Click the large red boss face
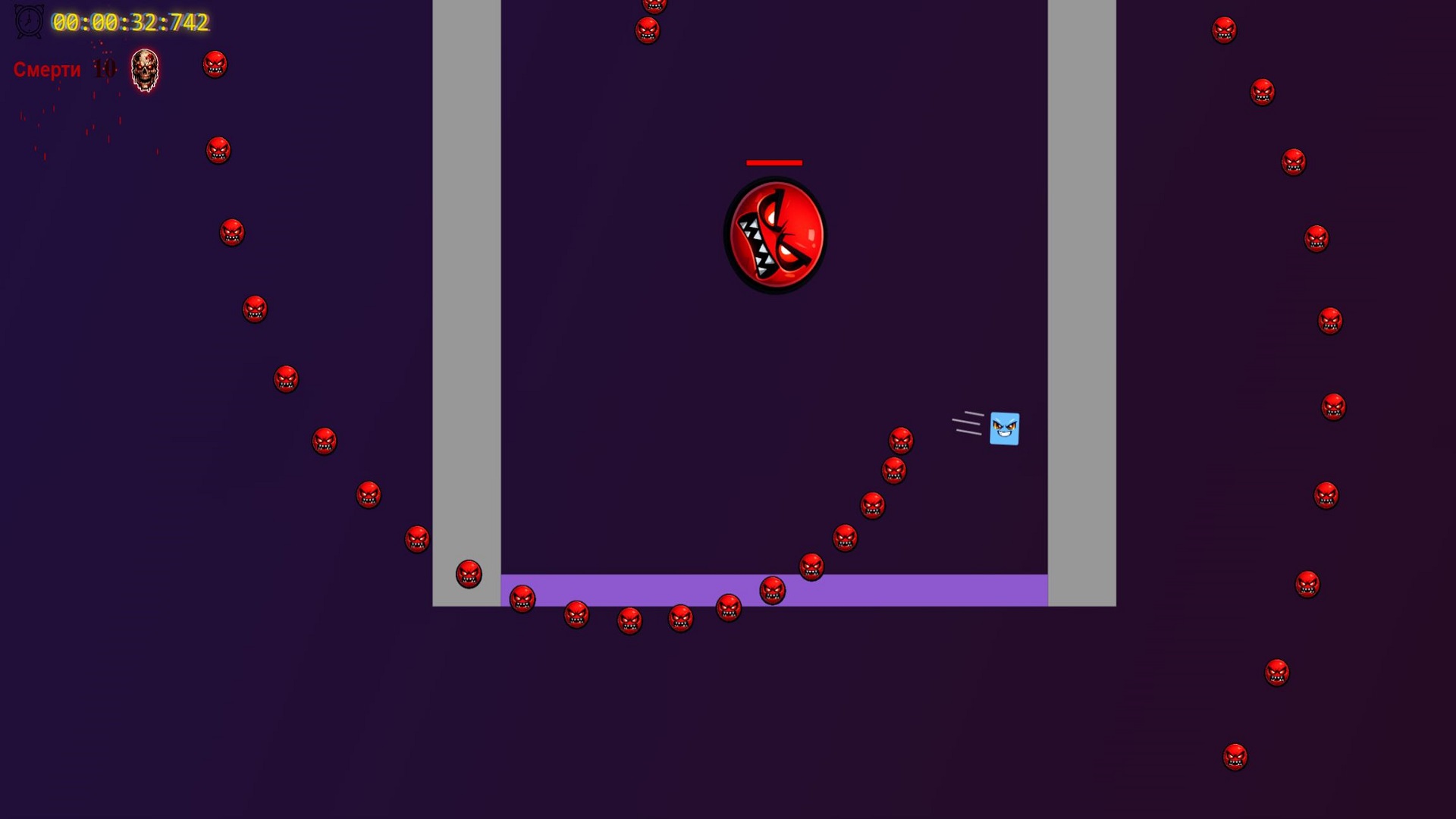Viewport: 1456px width, 819px height. (x=773, y=234)
